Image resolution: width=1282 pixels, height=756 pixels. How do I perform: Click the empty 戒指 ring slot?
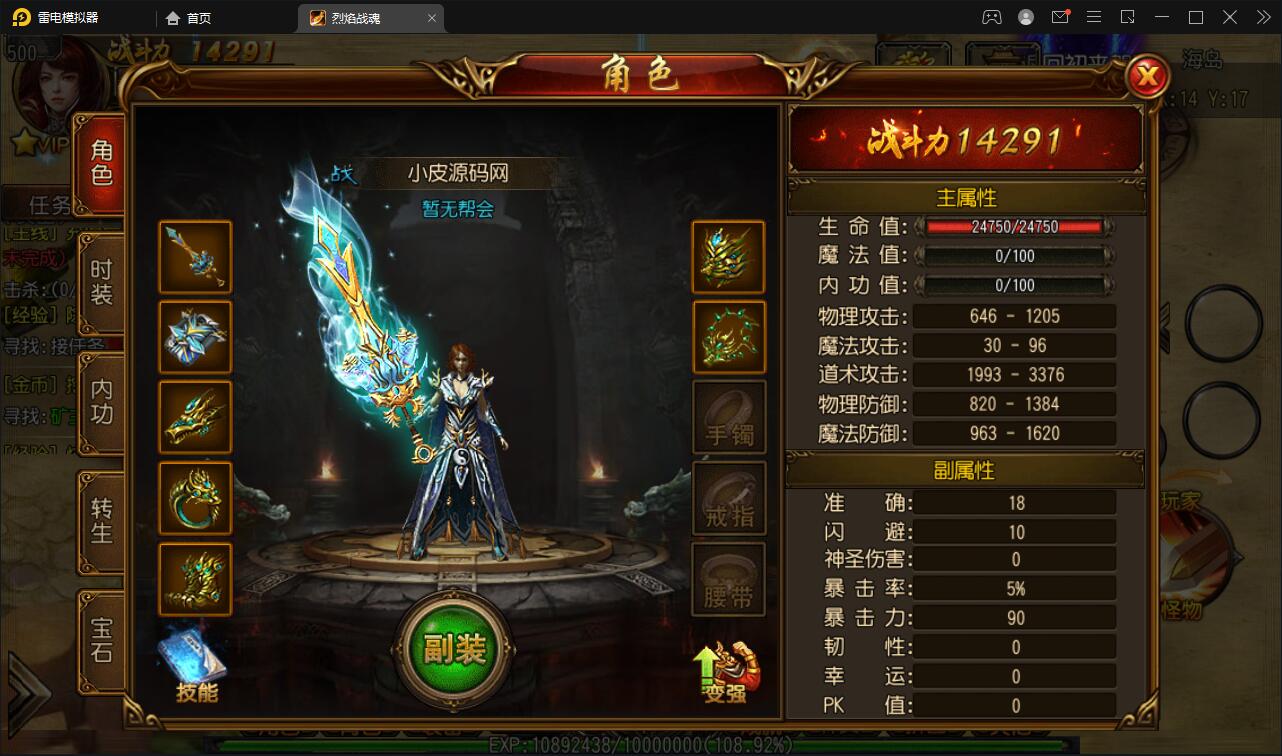[x=729, y=497]
